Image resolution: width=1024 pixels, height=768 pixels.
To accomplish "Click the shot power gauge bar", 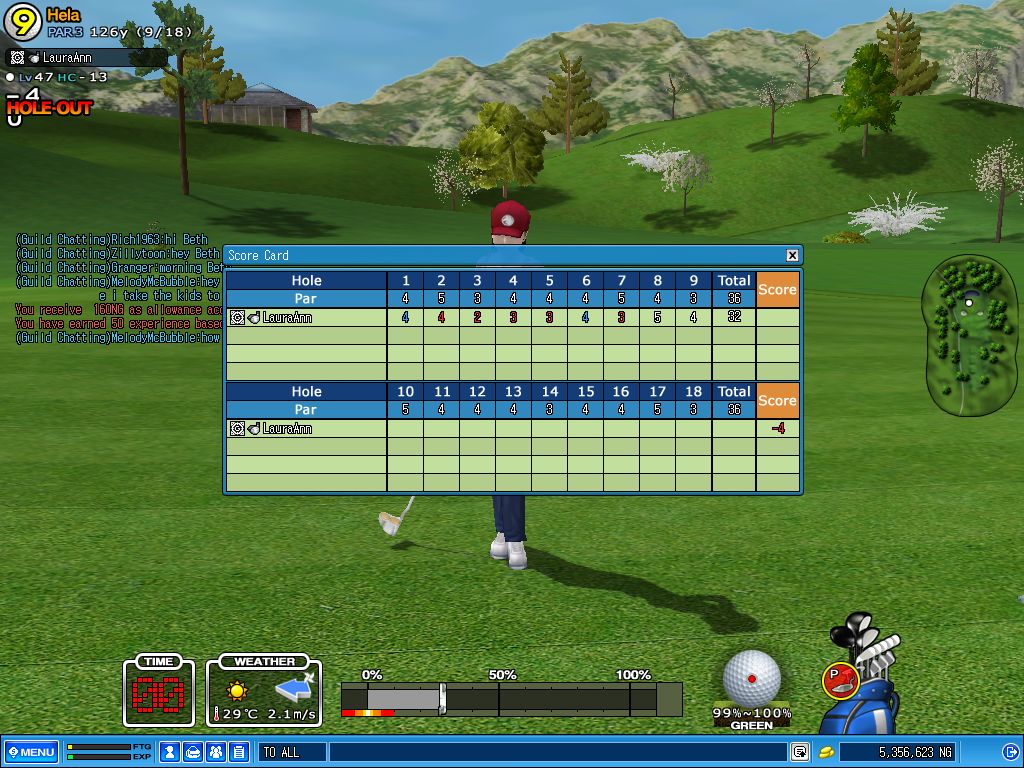I will [x=510, y=698].
